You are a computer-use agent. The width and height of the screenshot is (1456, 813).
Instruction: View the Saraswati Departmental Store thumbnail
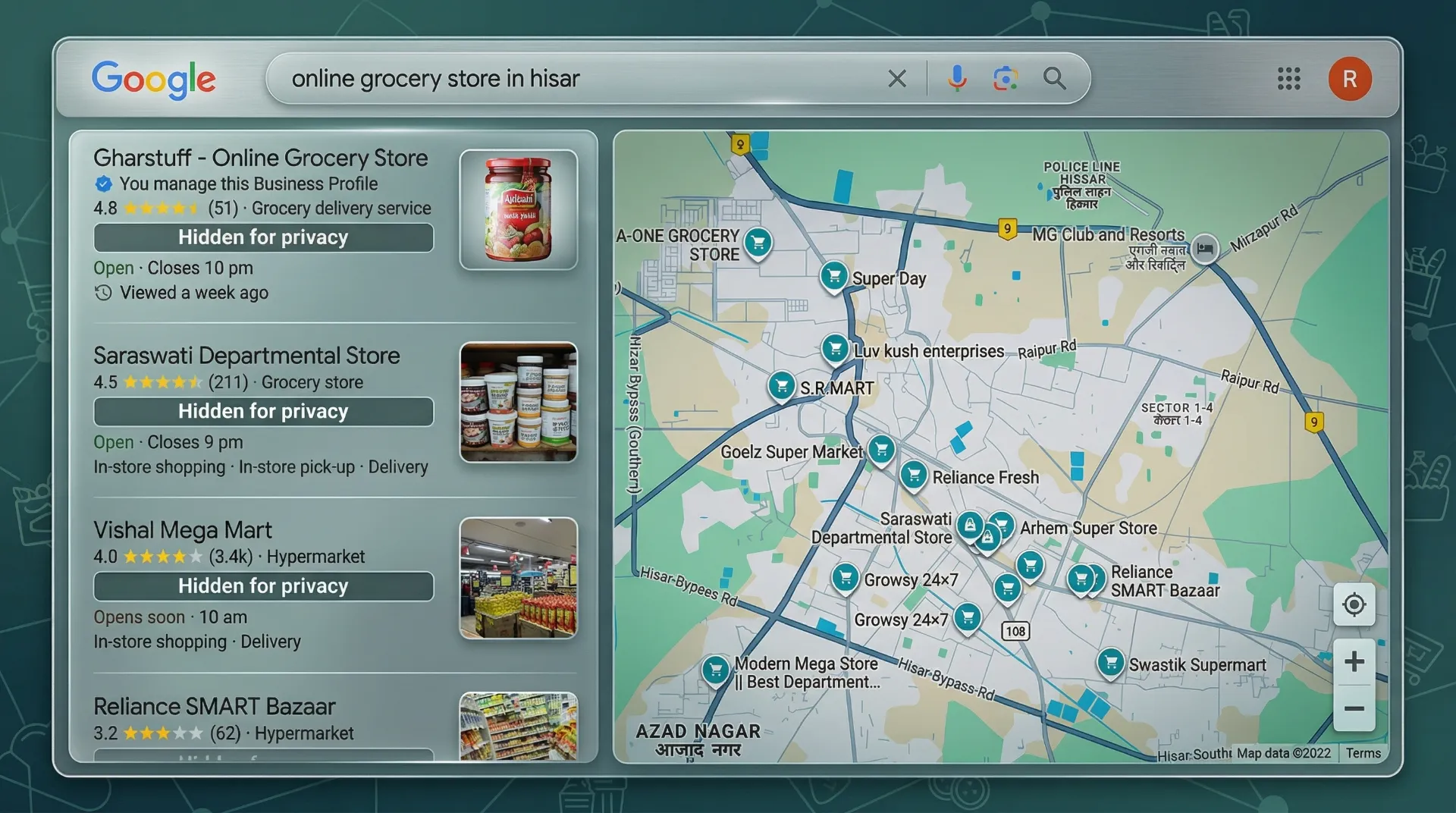tap(518, 401)
